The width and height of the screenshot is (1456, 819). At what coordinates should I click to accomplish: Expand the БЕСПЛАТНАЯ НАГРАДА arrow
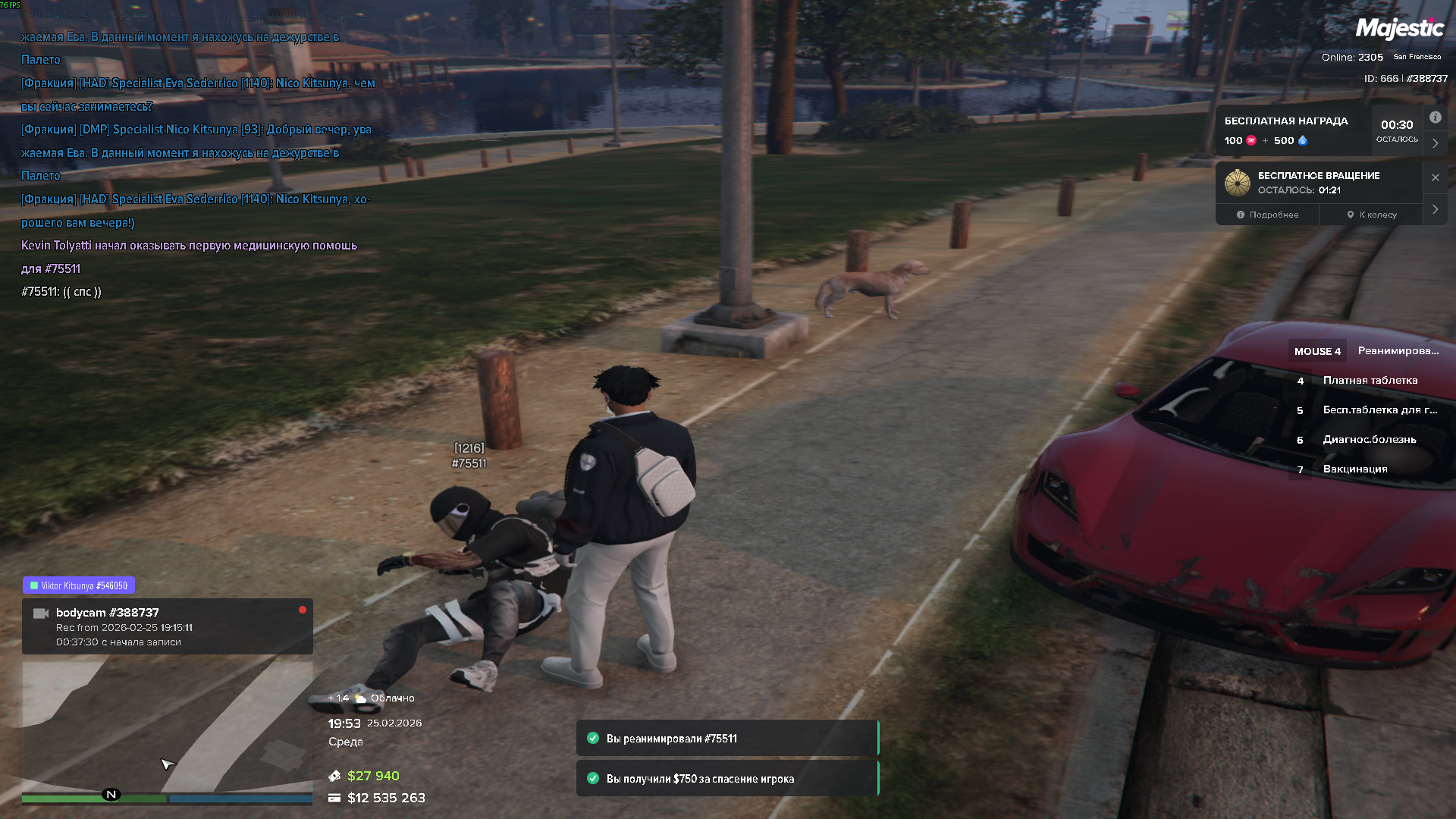pyautogui.click(x=1435, y=143)
